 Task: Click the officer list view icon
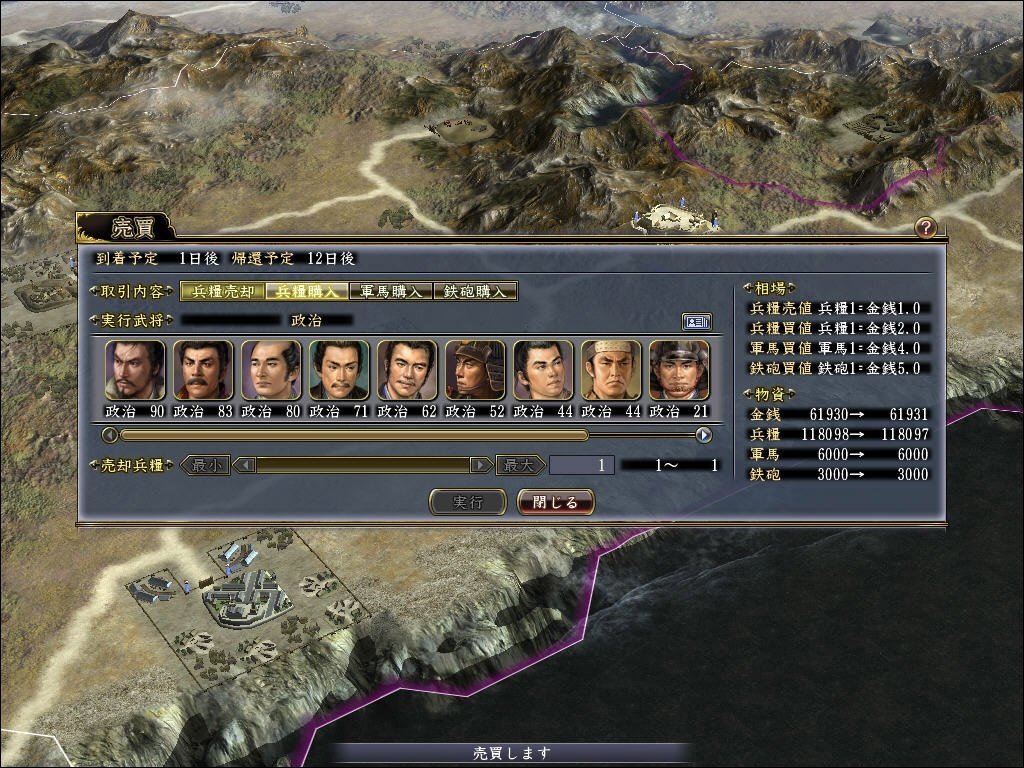[696, 321]
